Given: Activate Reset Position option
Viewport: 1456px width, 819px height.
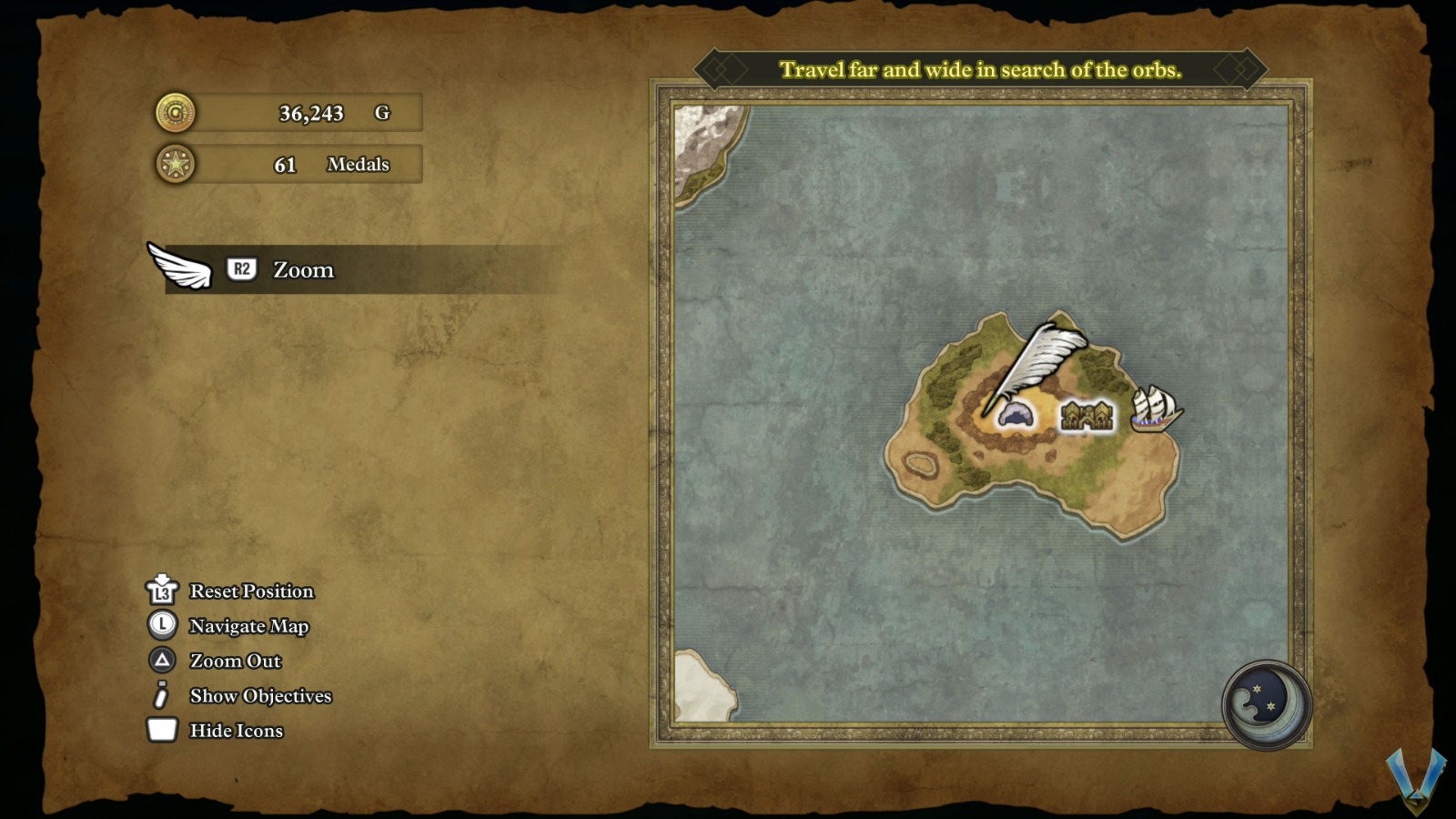Looking at the screenshot, I should click(250, 591).
